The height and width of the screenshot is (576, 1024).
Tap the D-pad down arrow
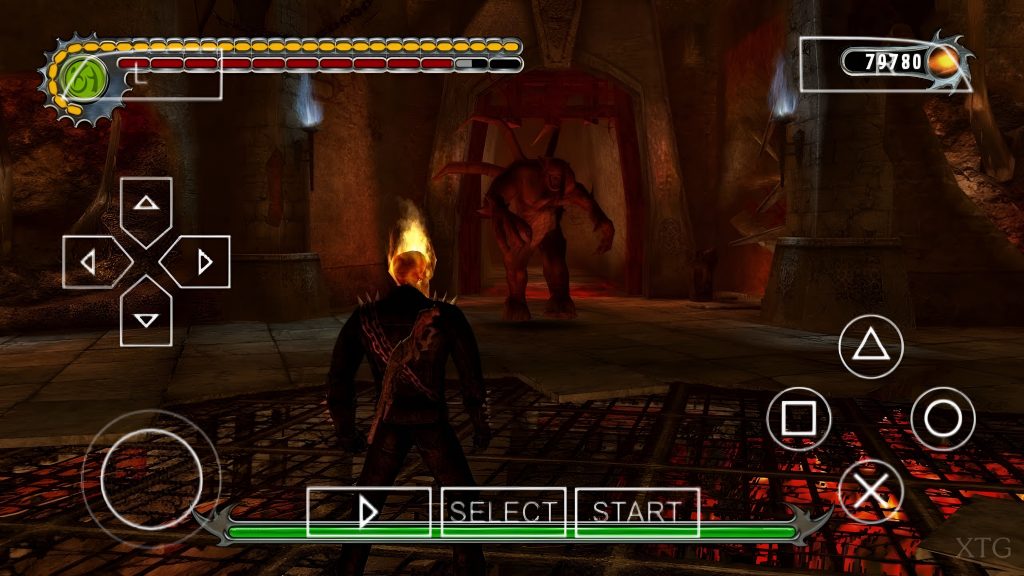[x=146, y=318]
